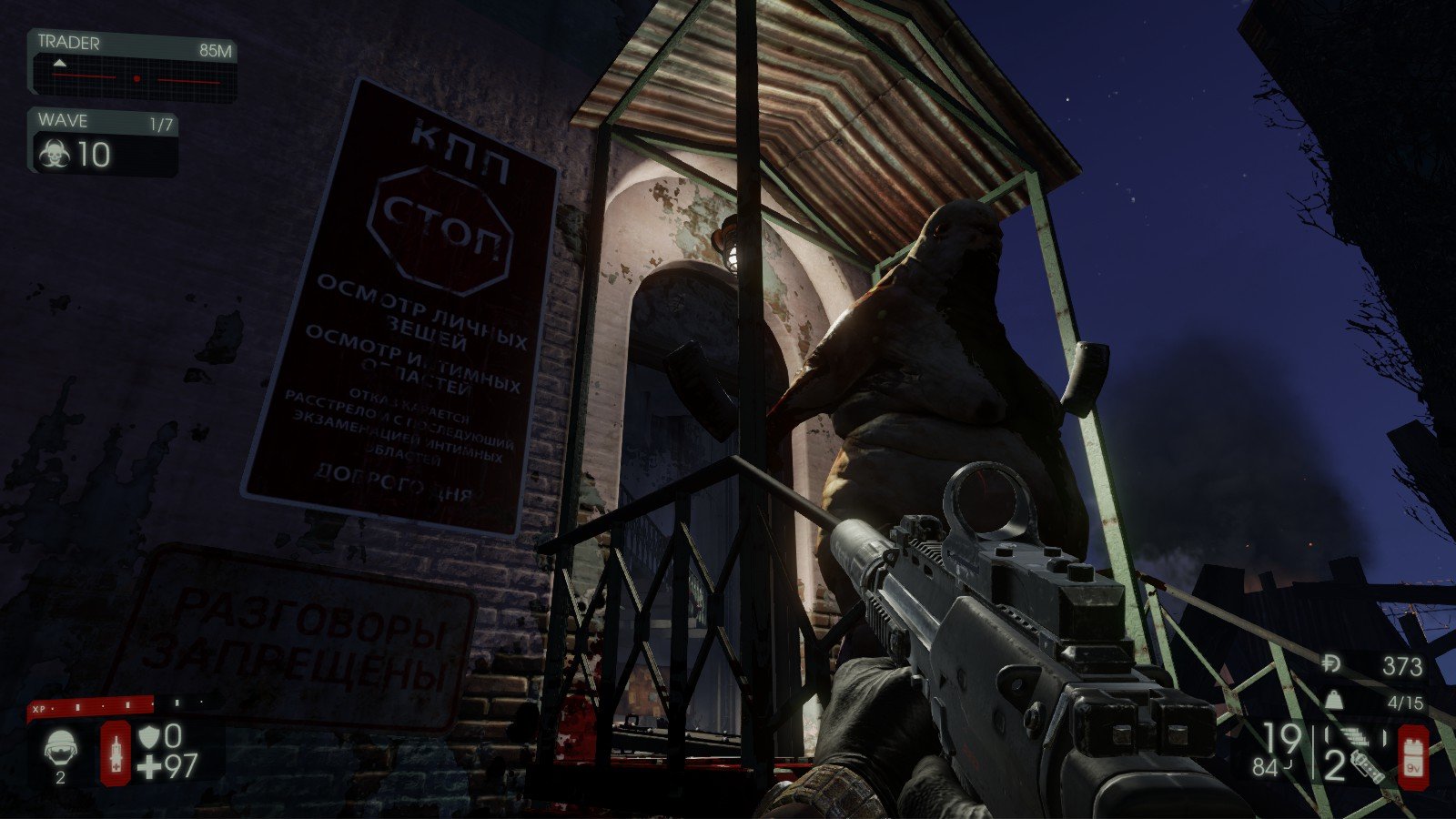The image size is (1456, 819).
Task: Toggle the welder carry icon near grenade count
Action: coord(1369,767)
